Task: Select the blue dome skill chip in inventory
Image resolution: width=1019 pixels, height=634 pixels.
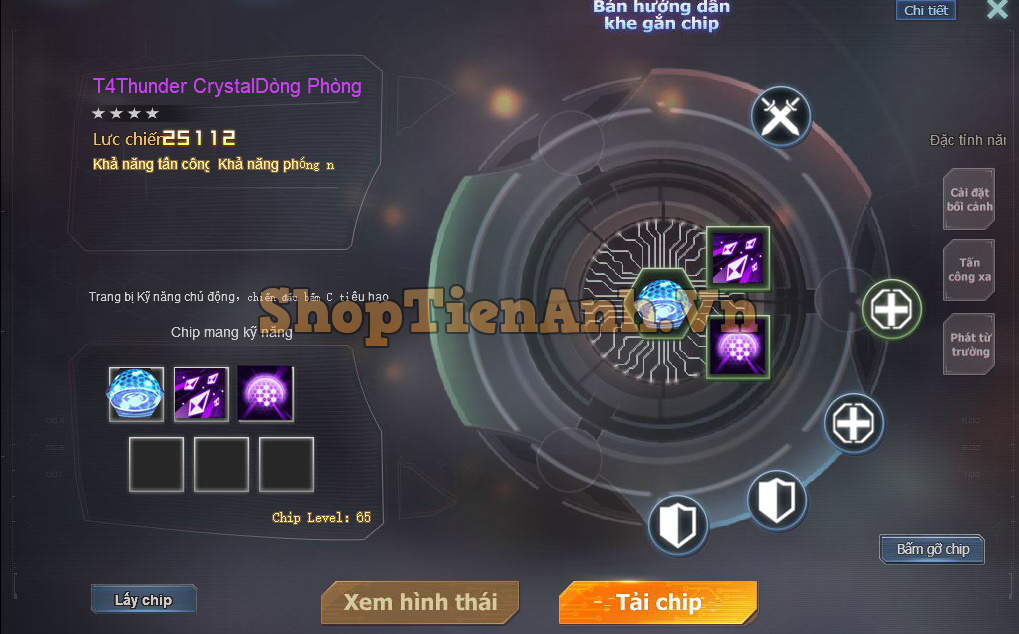Action: coord(136,394)
